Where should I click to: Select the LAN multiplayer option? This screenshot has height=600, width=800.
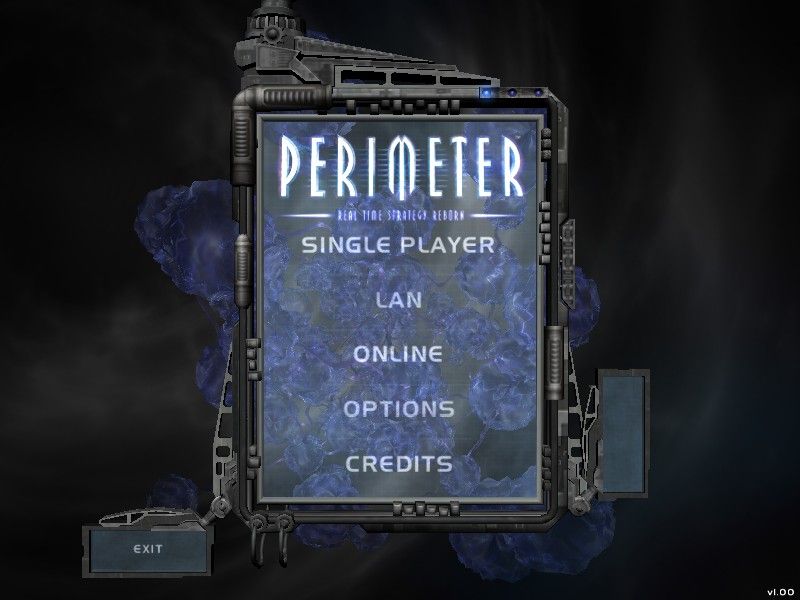tap(398, 299)
